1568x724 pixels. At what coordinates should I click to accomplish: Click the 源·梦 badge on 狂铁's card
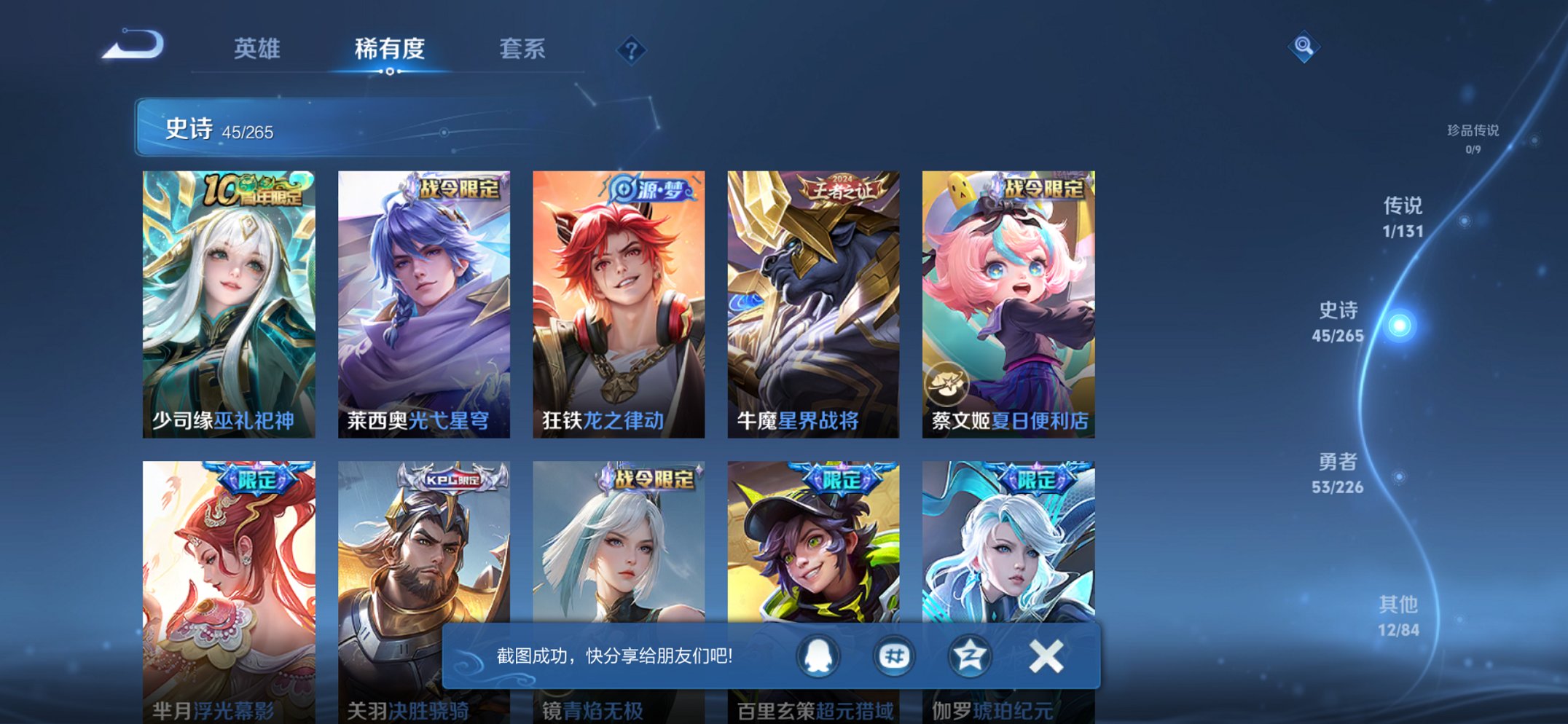pos(651,187)
